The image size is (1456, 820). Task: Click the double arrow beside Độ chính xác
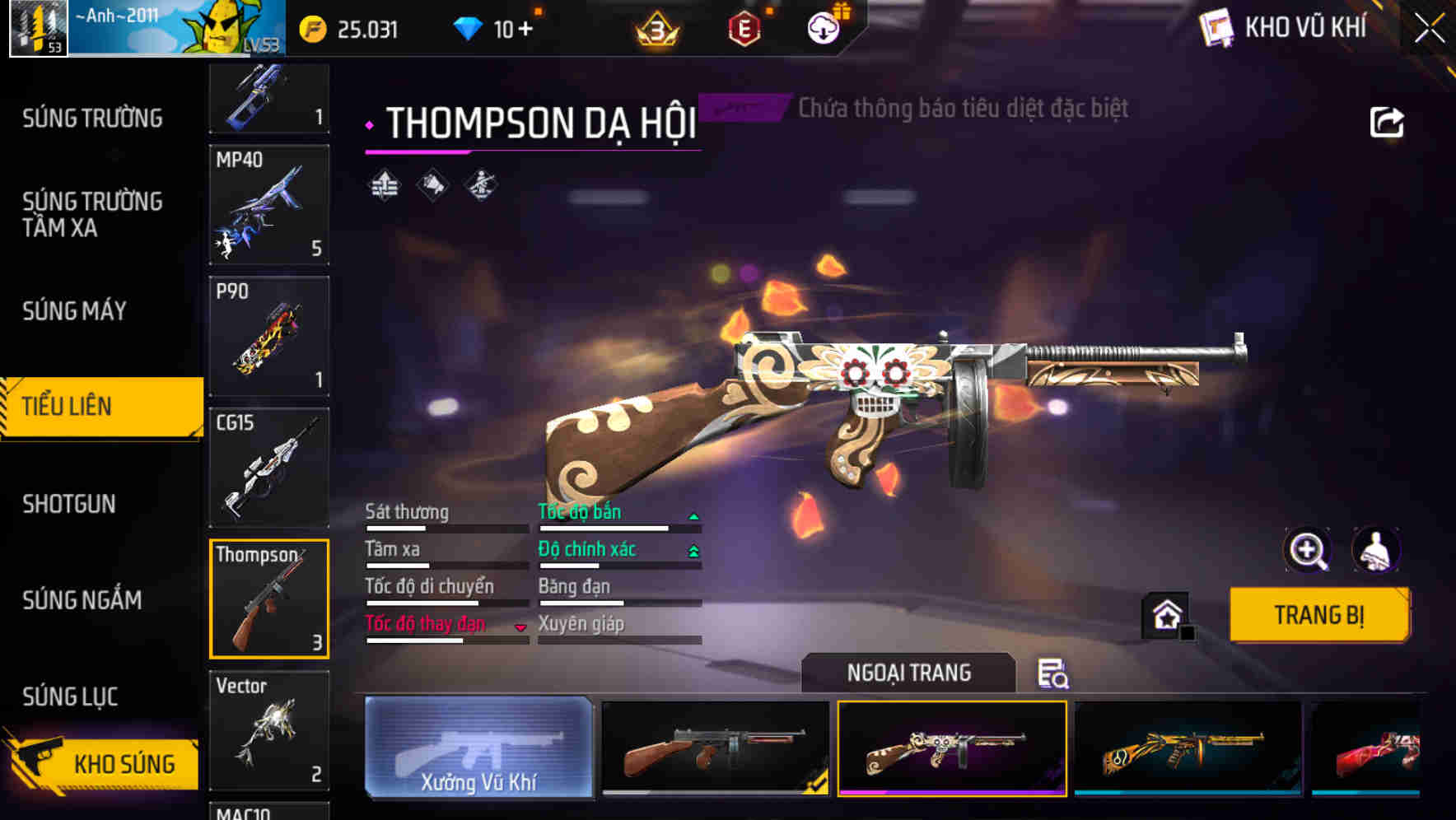[694, 550]
